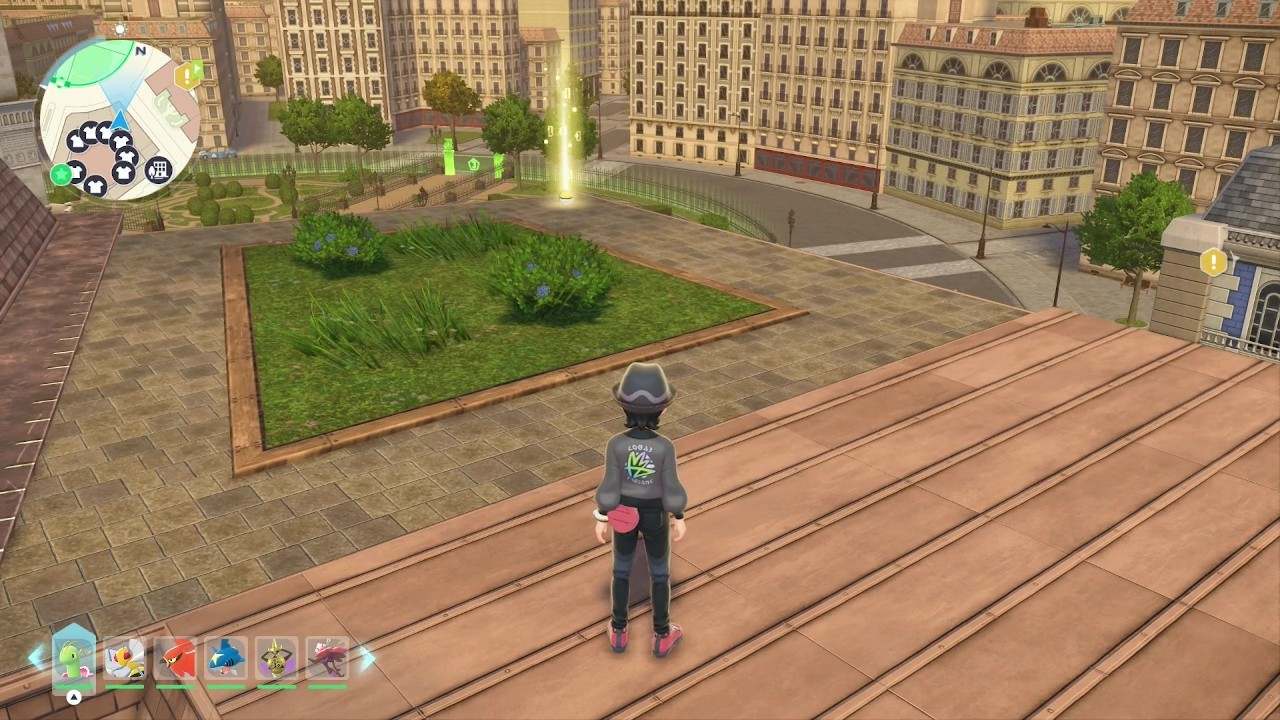Select the yellow exclamation marker on minimap
The height and width of the screenshot is (720, 1280).
click(x=185, y=76)
